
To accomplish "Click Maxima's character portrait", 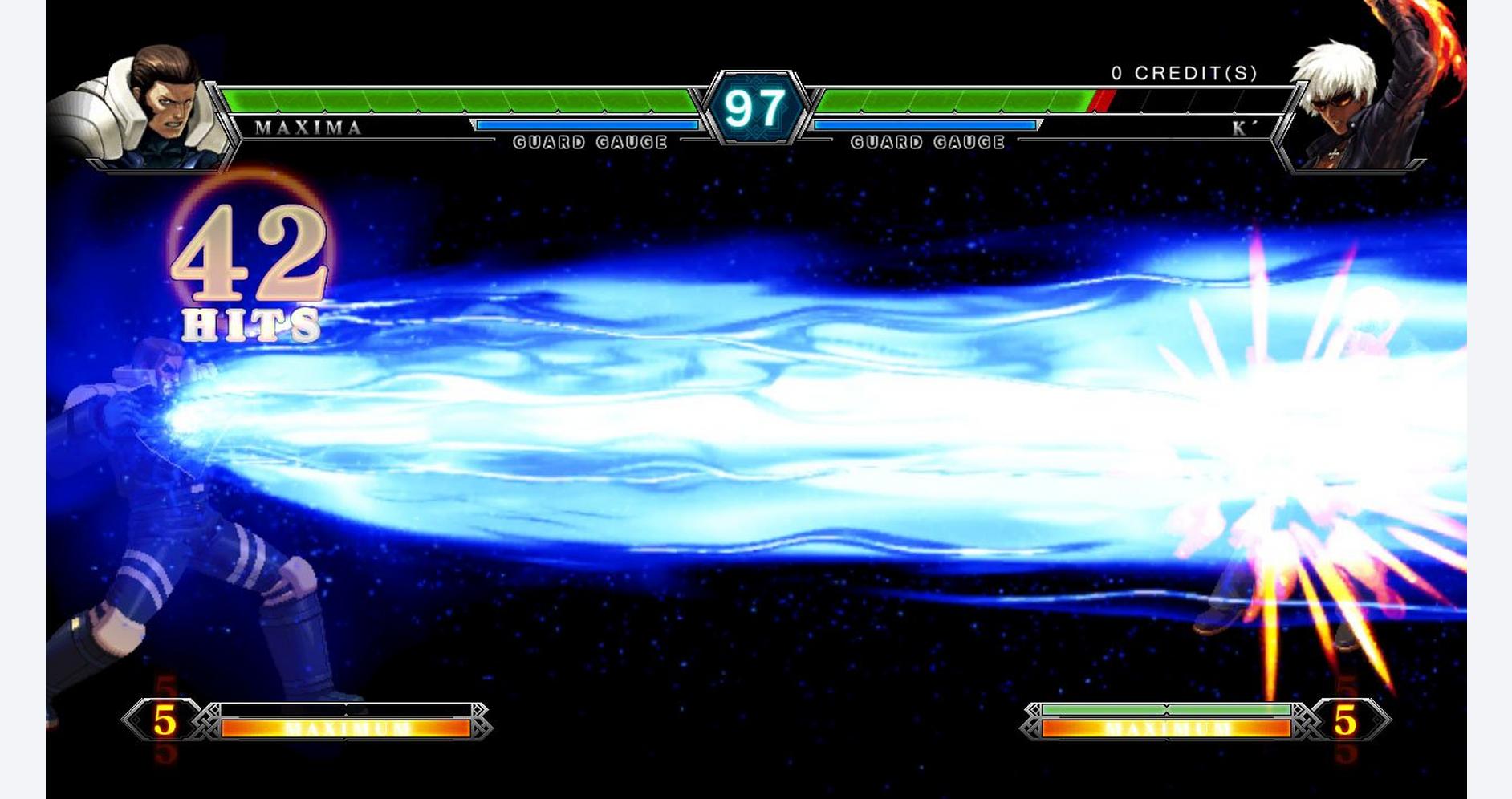I will point(144,110).
